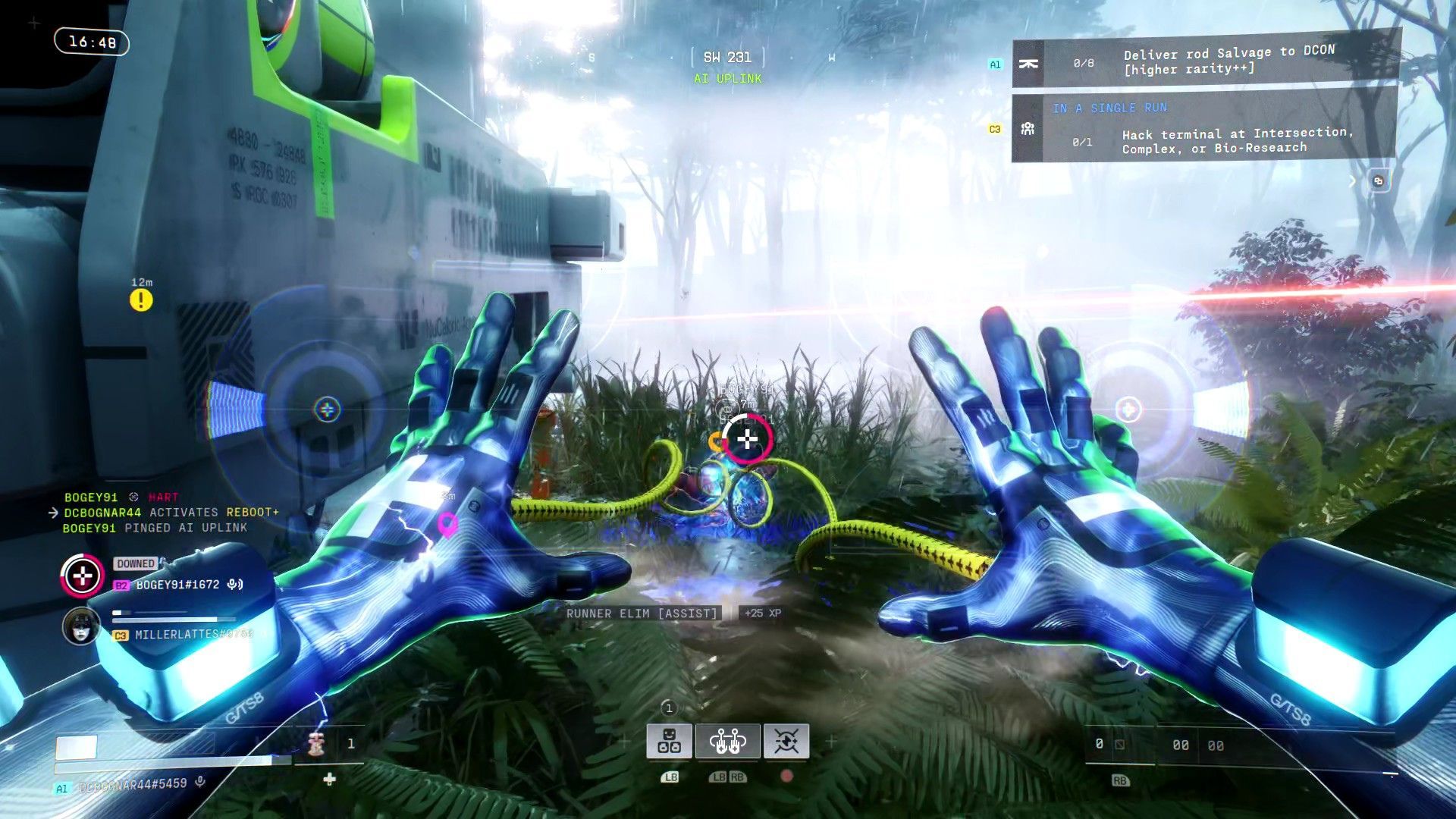Open the Deliver rod Salvage objective
Screen dimensions: 1456x819
click(x=1206, y=62)
